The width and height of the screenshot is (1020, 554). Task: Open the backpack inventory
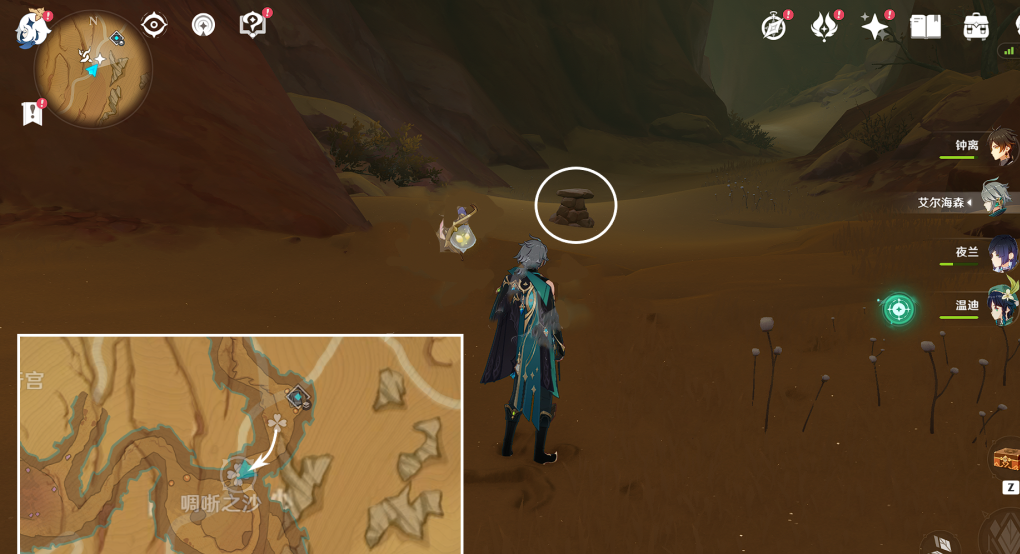[x=976, y=27]
